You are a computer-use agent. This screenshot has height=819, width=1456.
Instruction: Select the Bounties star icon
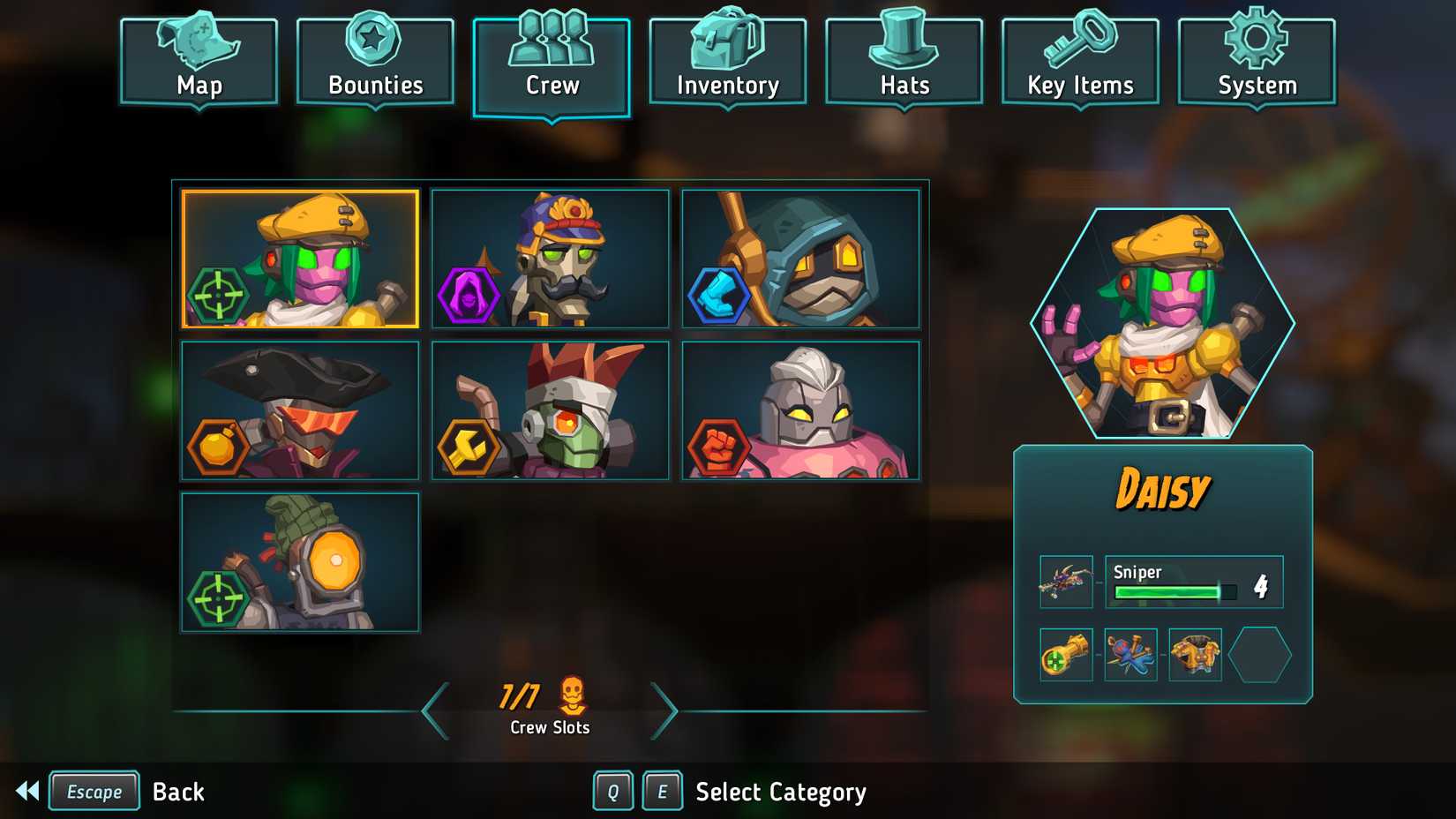374,40
